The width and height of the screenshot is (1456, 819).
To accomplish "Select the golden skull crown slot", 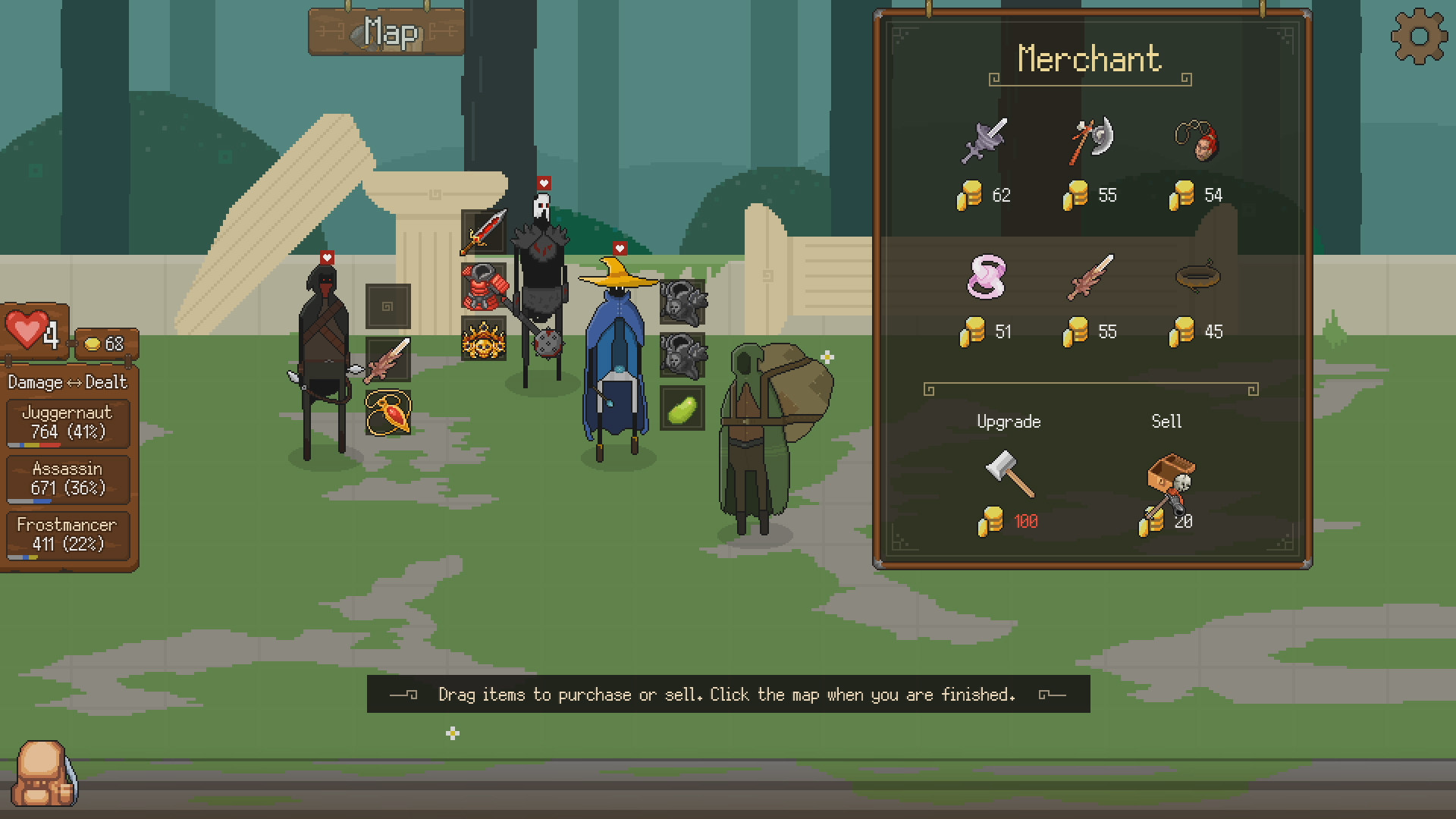I will [484, 339].
